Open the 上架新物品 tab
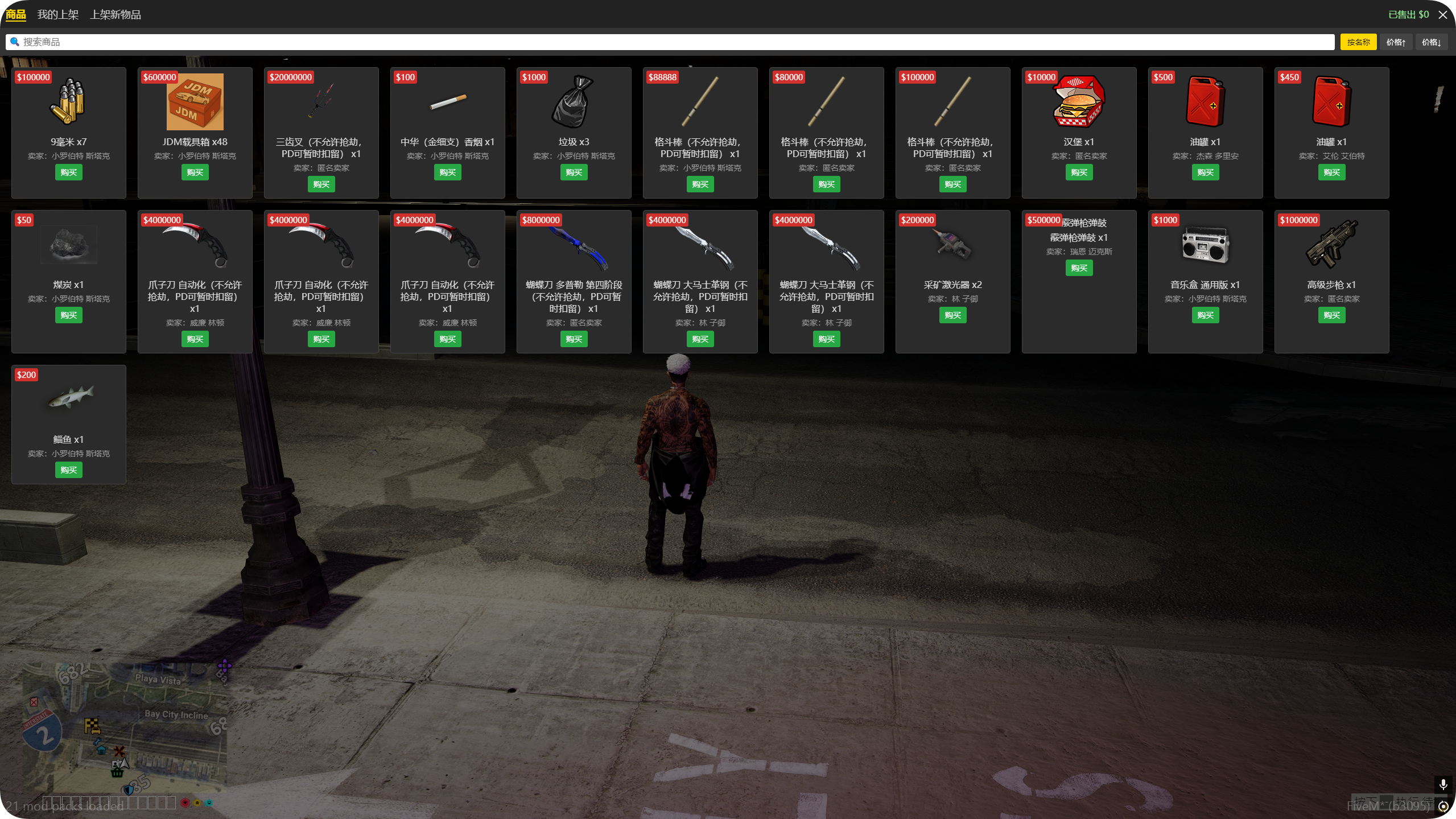Screen dimensions: 1456x819 point(115,14)
